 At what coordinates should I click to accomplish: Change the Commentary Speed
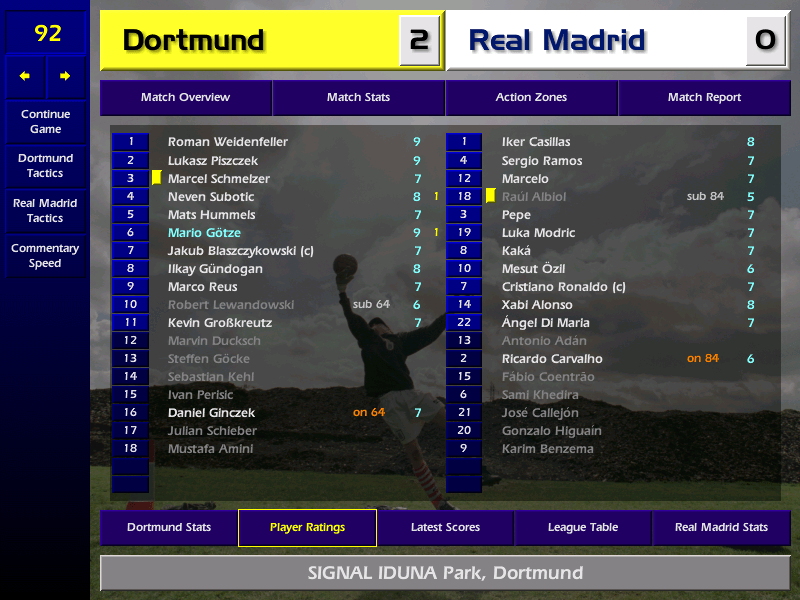pos(45,256)
